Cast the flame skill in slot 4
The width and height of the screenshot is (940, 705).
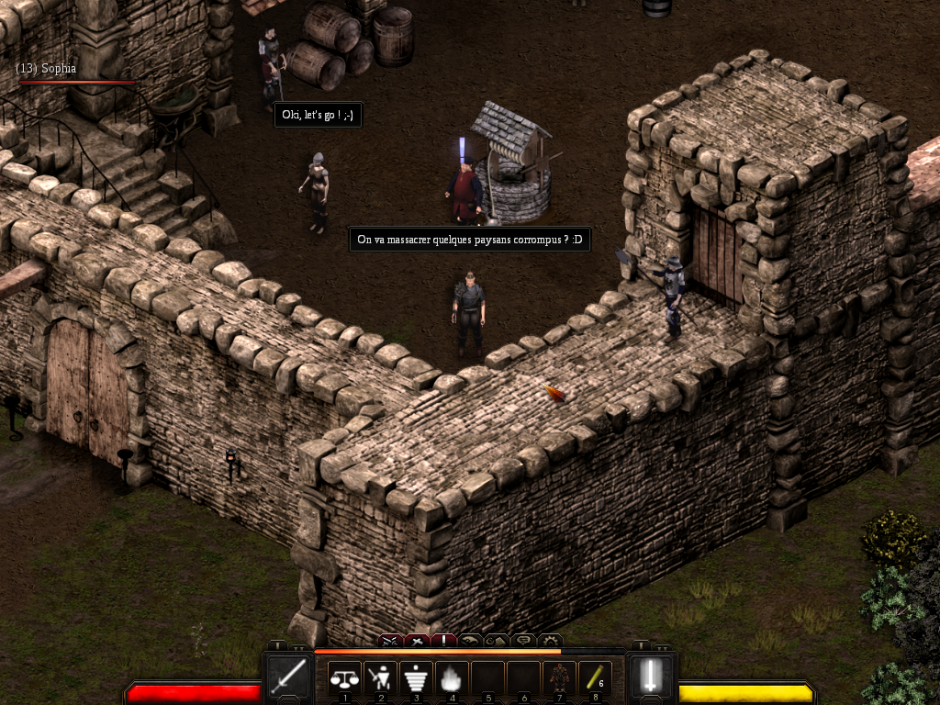[x=450, y=678]
